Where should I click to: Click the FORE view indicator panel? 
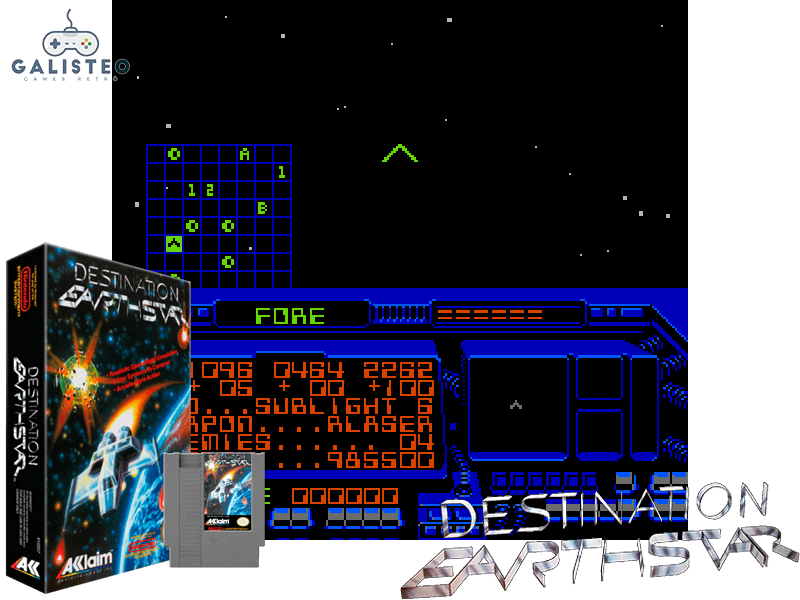(290, 316)
